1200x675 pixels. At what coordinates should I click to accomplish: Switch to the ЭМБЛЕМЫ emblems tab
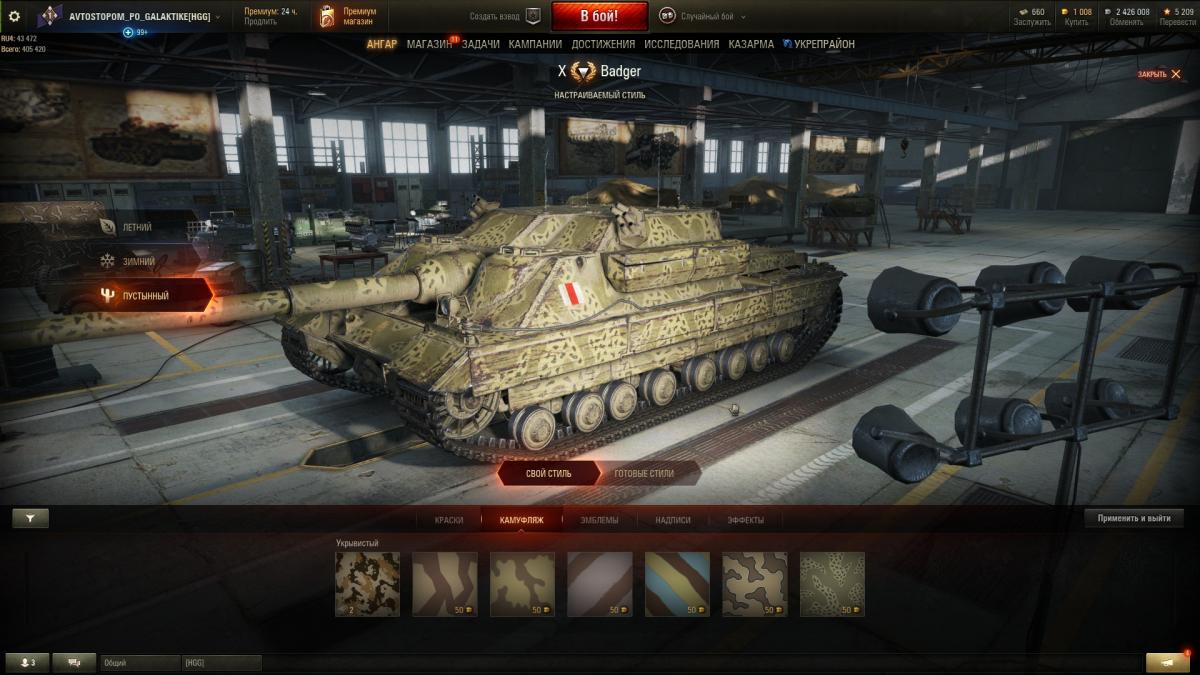(599, 520)
